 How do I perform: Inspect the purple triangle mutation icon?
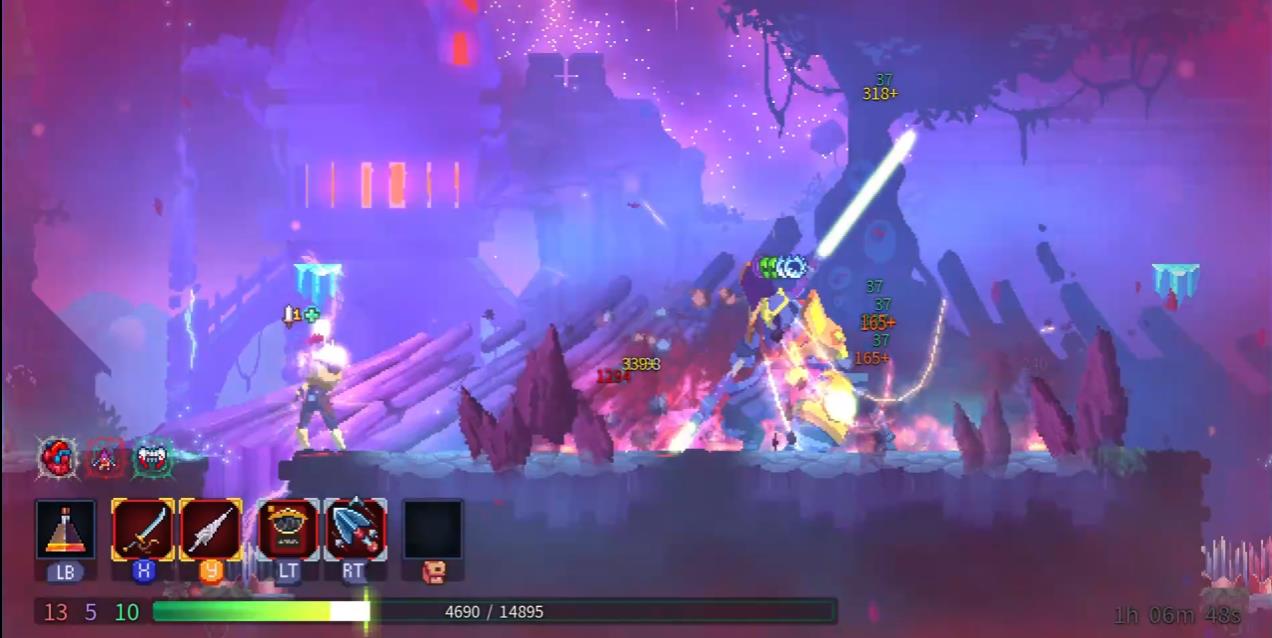(x=105, y=458)
